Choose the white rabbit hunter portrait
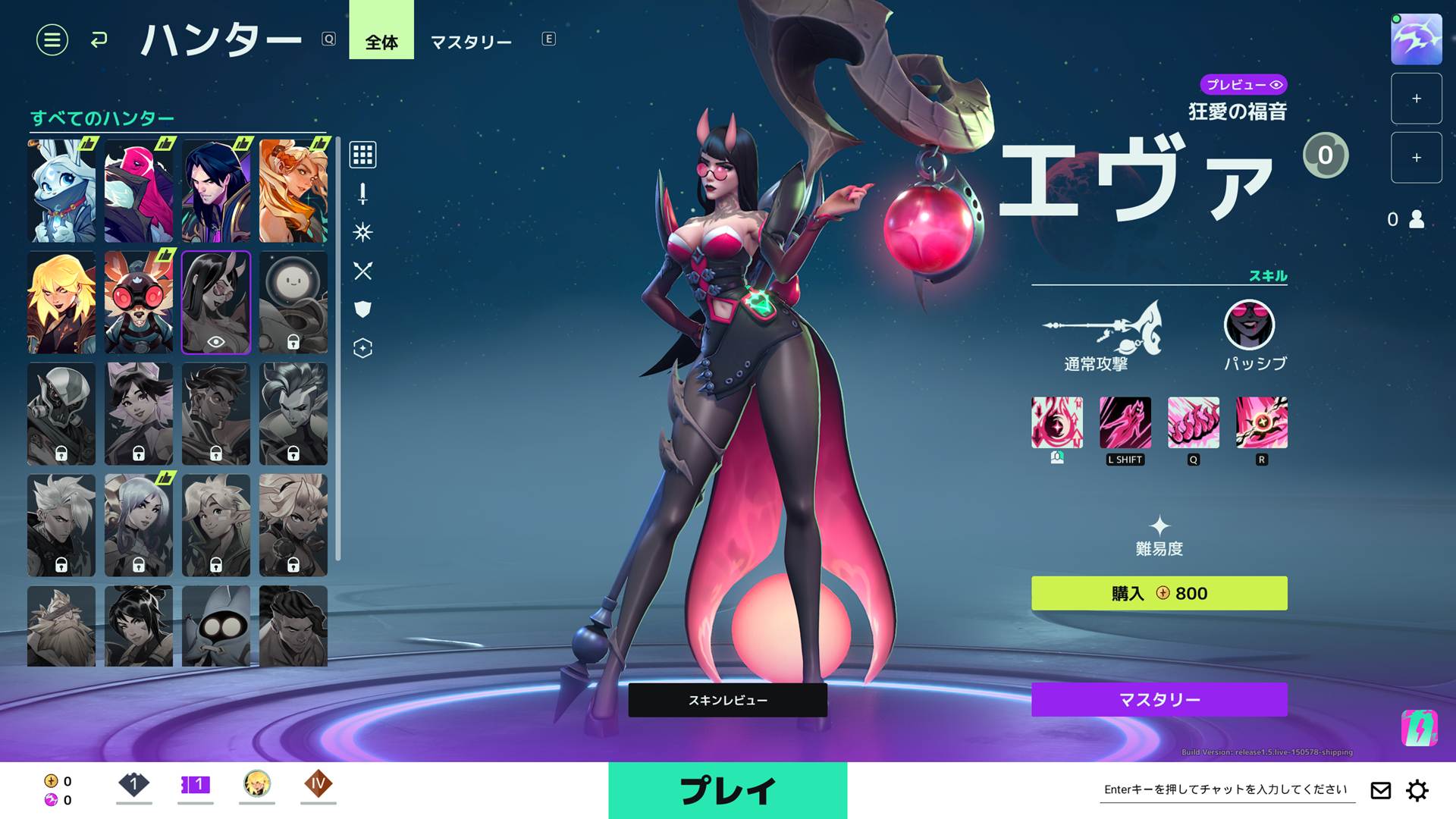The height and width of the screenshot is (819, 1456). point(61,191)
